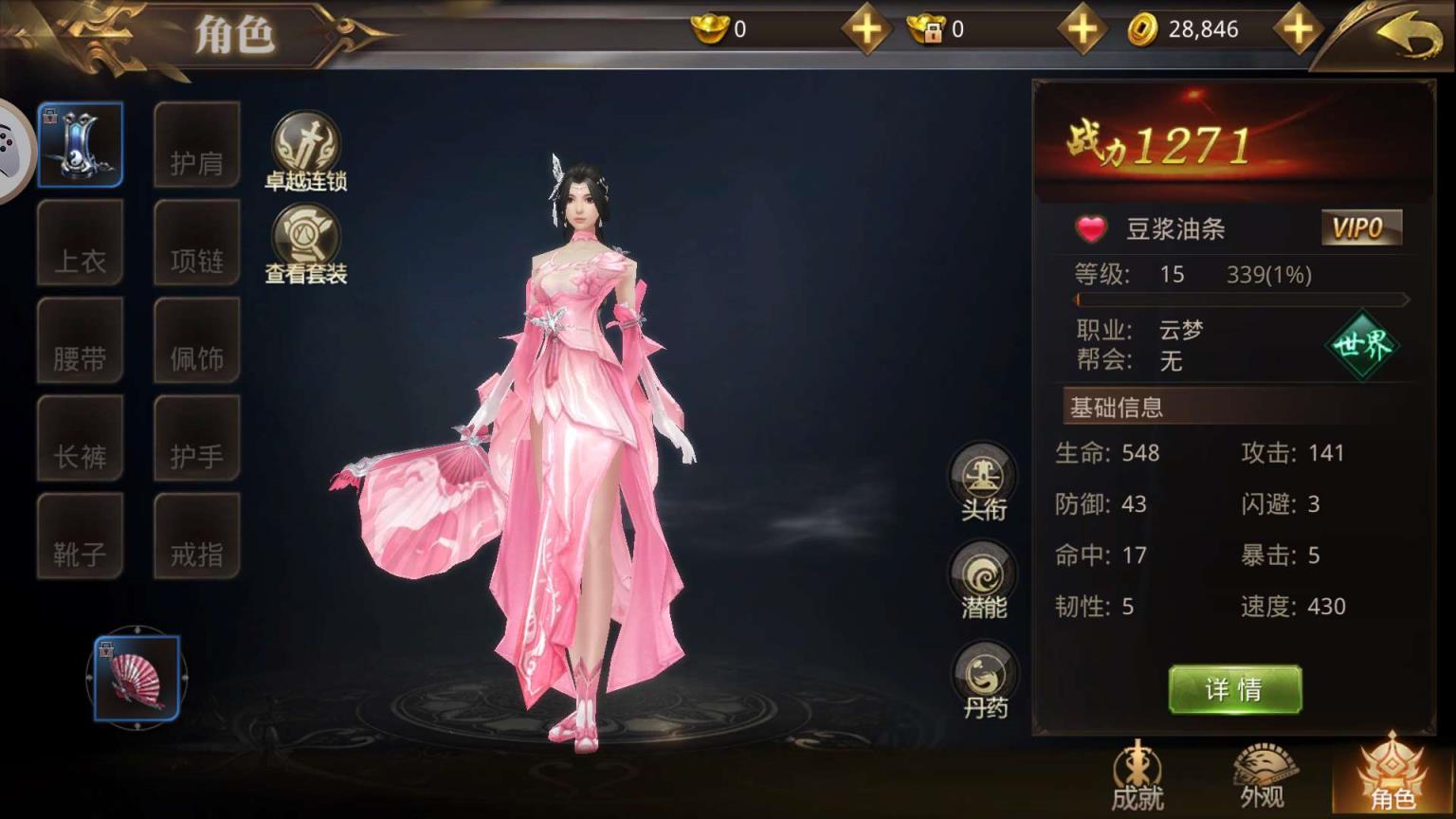
Task: Select the 上衣 (Top) equipment slot
Action: pyautogui.click(x=81, y=243)
